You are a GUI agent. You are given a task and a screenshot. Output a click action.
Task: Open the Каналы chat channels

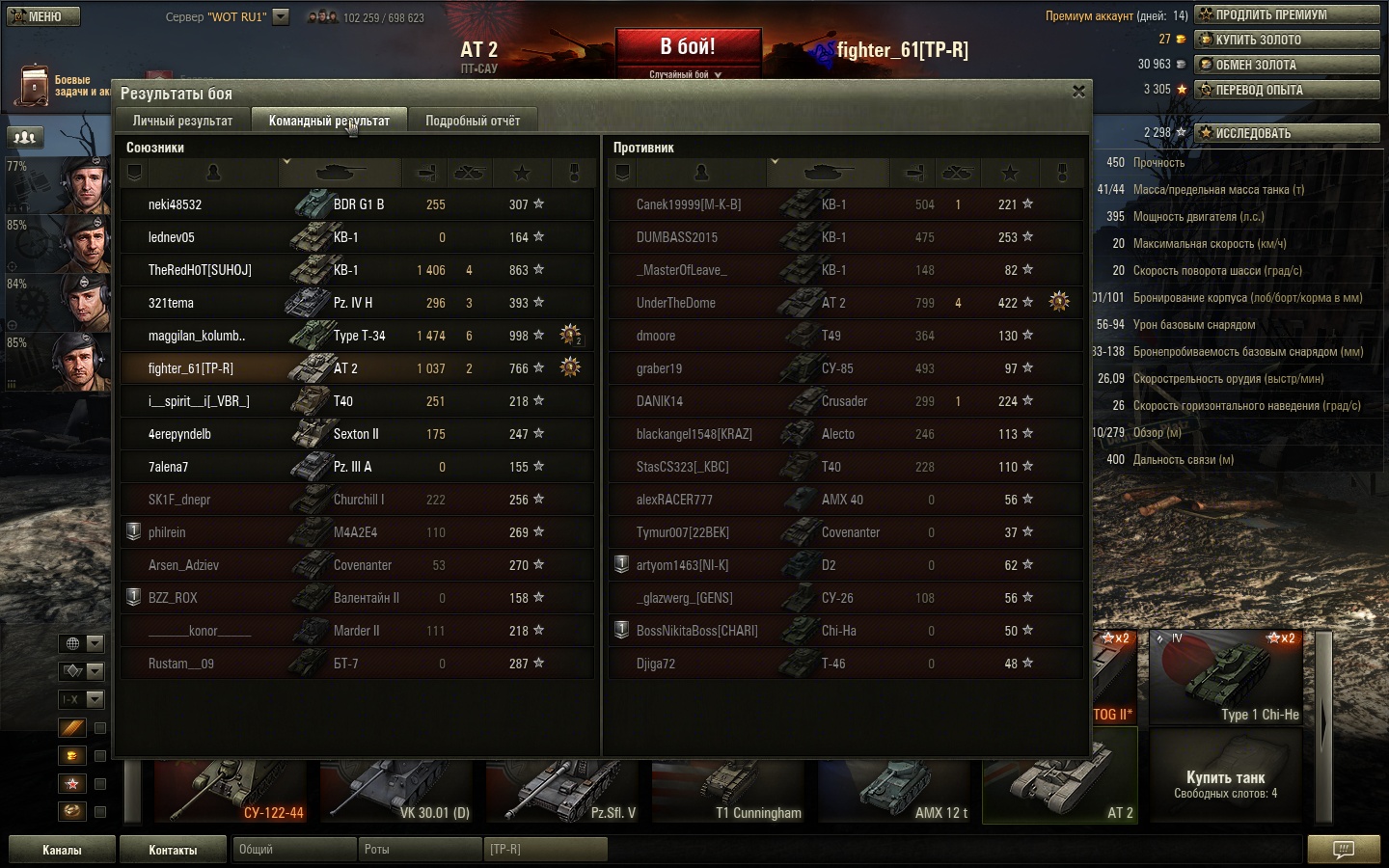click(x=62, y=850)
